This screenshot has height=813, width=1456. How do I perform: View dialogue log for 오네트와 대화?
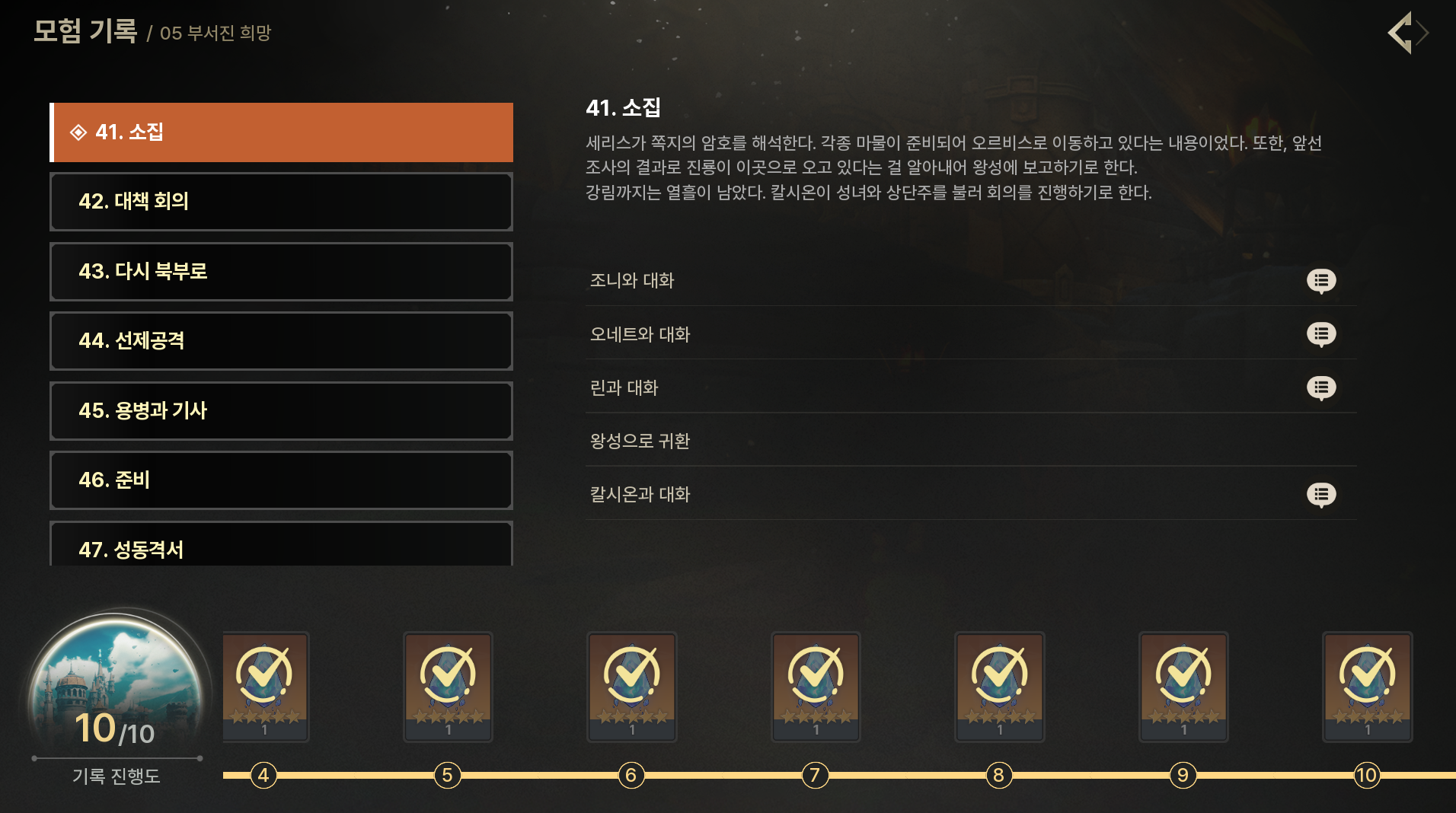pyautogui.click(x=1320, y=334)
